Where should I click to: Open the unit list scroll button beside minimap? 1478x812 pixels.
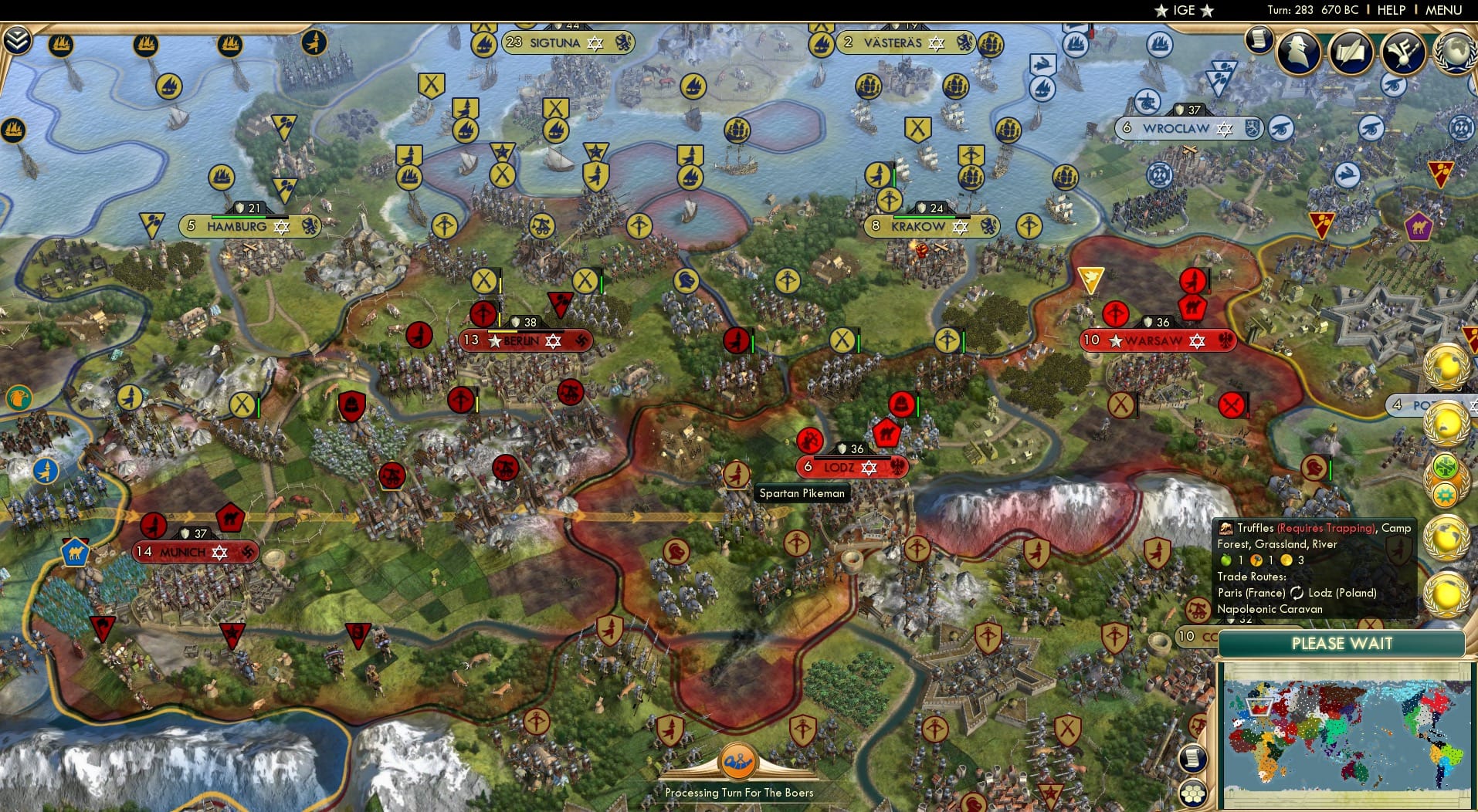(1194, 758)
